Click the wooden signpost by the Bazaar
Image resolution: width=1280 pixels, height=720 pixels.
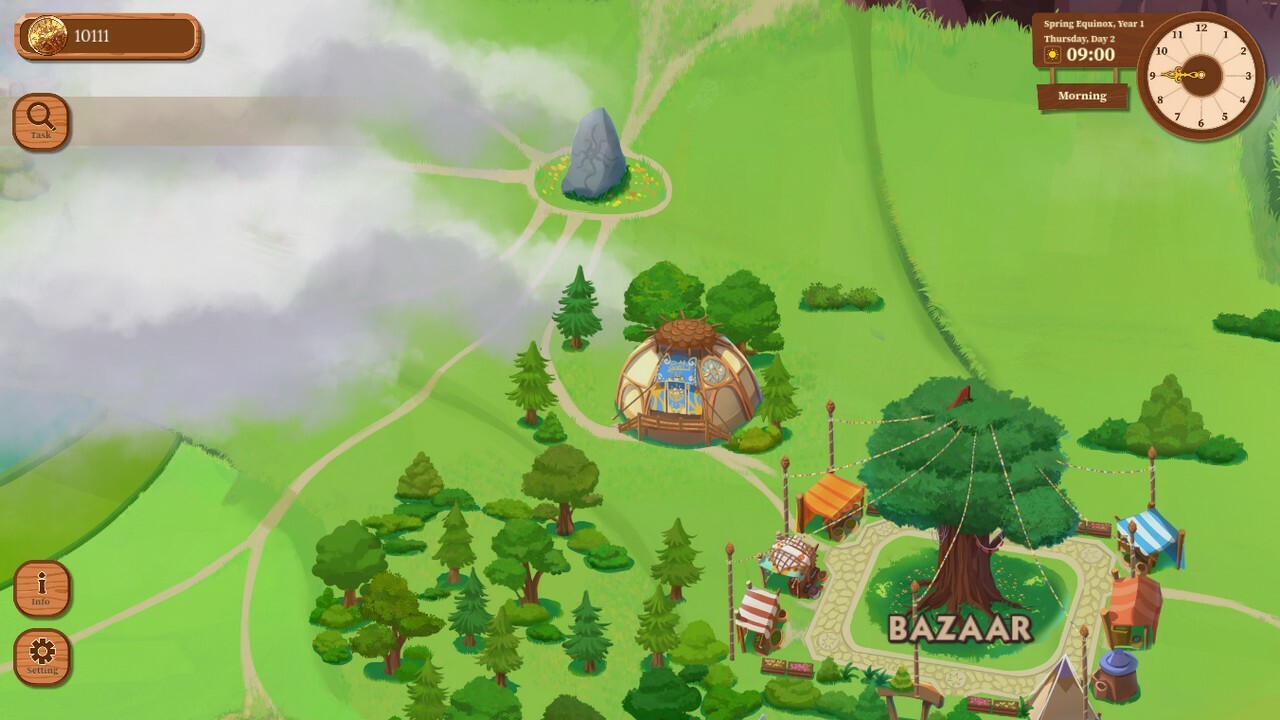click(910, 693)
